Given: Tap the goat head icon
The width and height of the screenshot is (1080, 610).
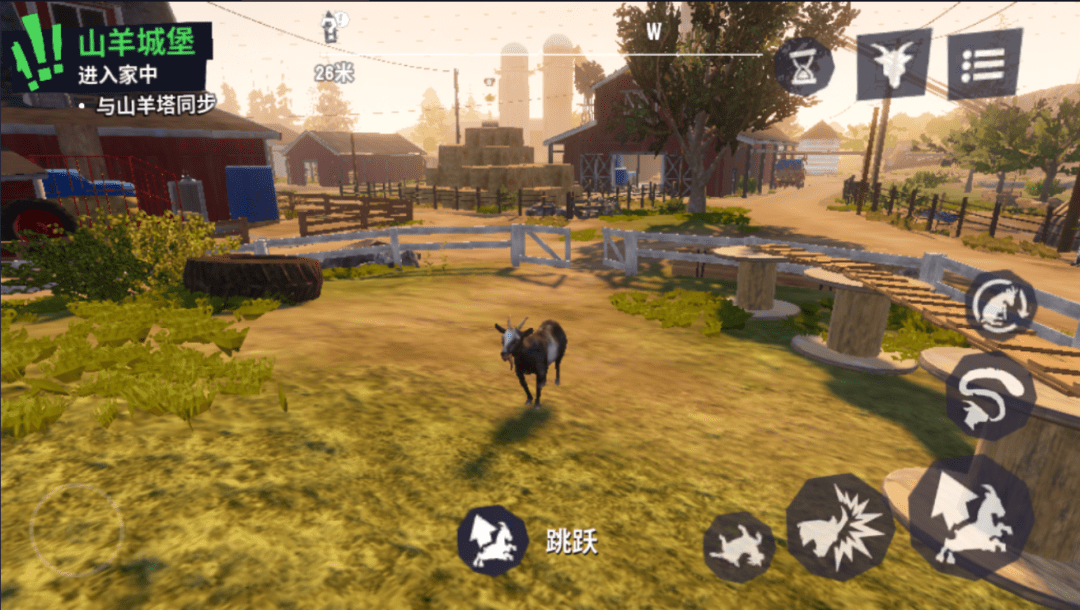Looking at the screenshot, I should point(893,63).
